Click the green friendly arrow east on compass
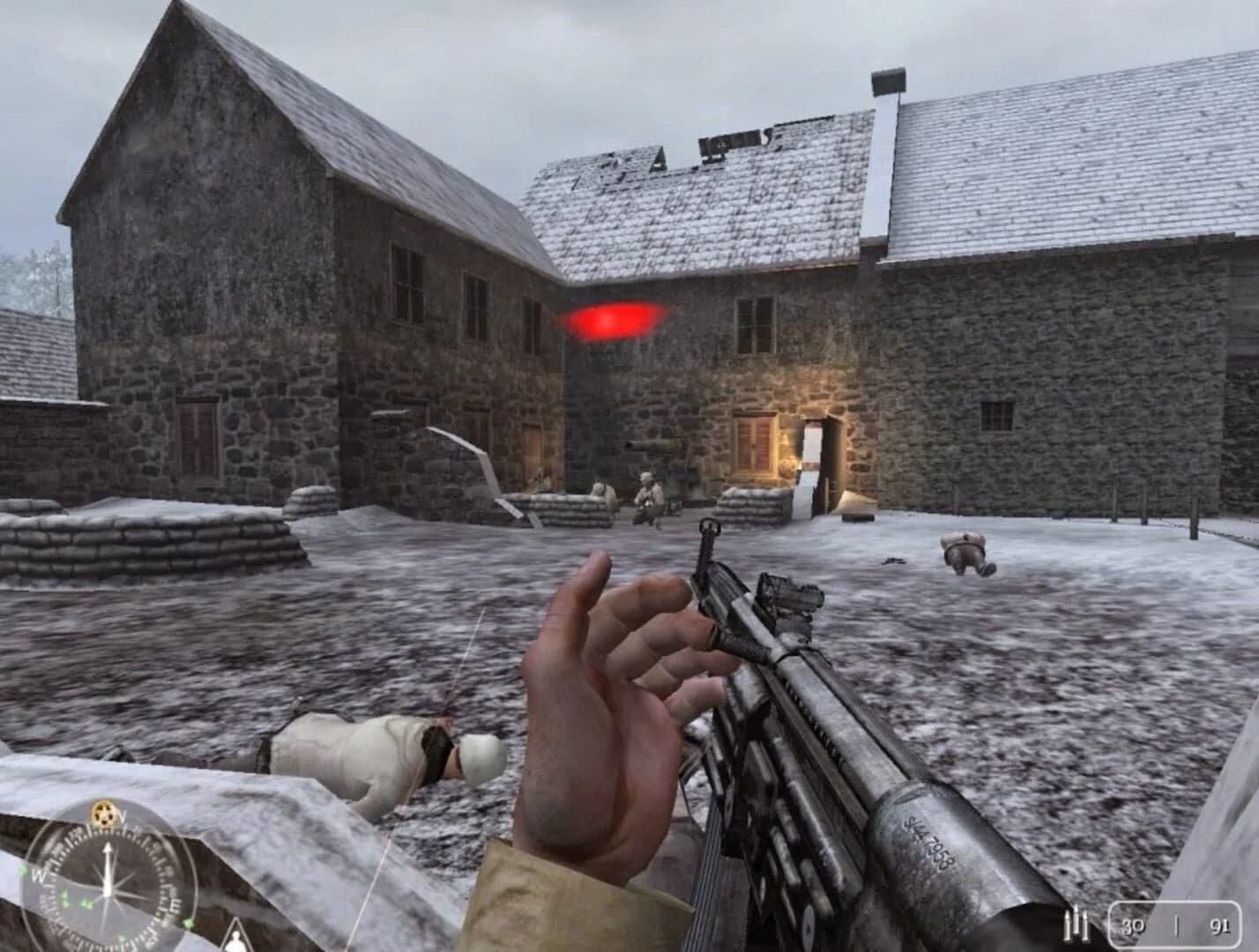The width and height of the screenshot is (1259, 952). pyautogui.click(x=188, y=922)
